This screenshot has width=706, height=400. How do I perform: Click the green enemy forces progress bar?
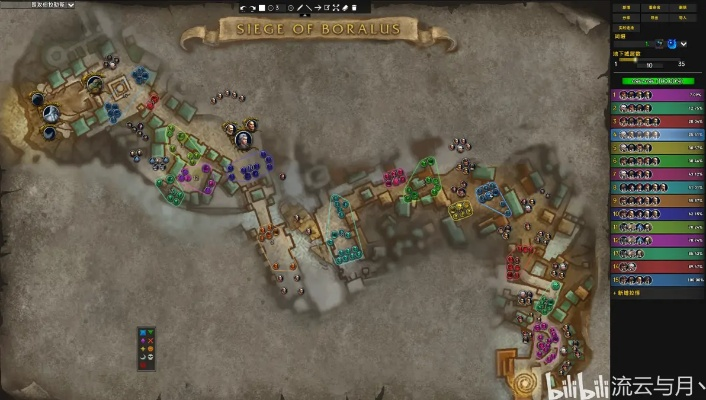coord(657,81)
